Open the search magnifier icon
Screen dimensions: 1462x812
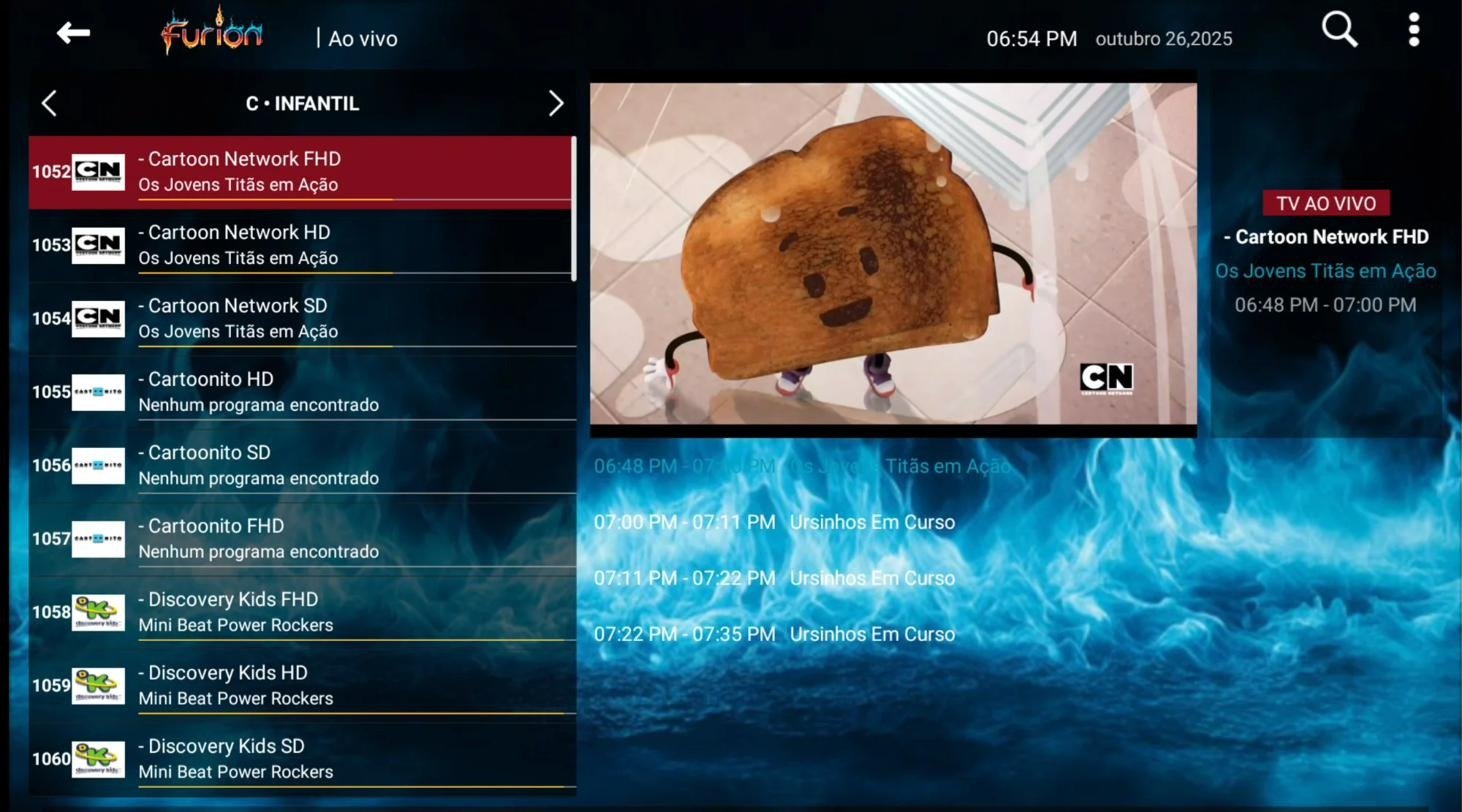pos(1339,30)
